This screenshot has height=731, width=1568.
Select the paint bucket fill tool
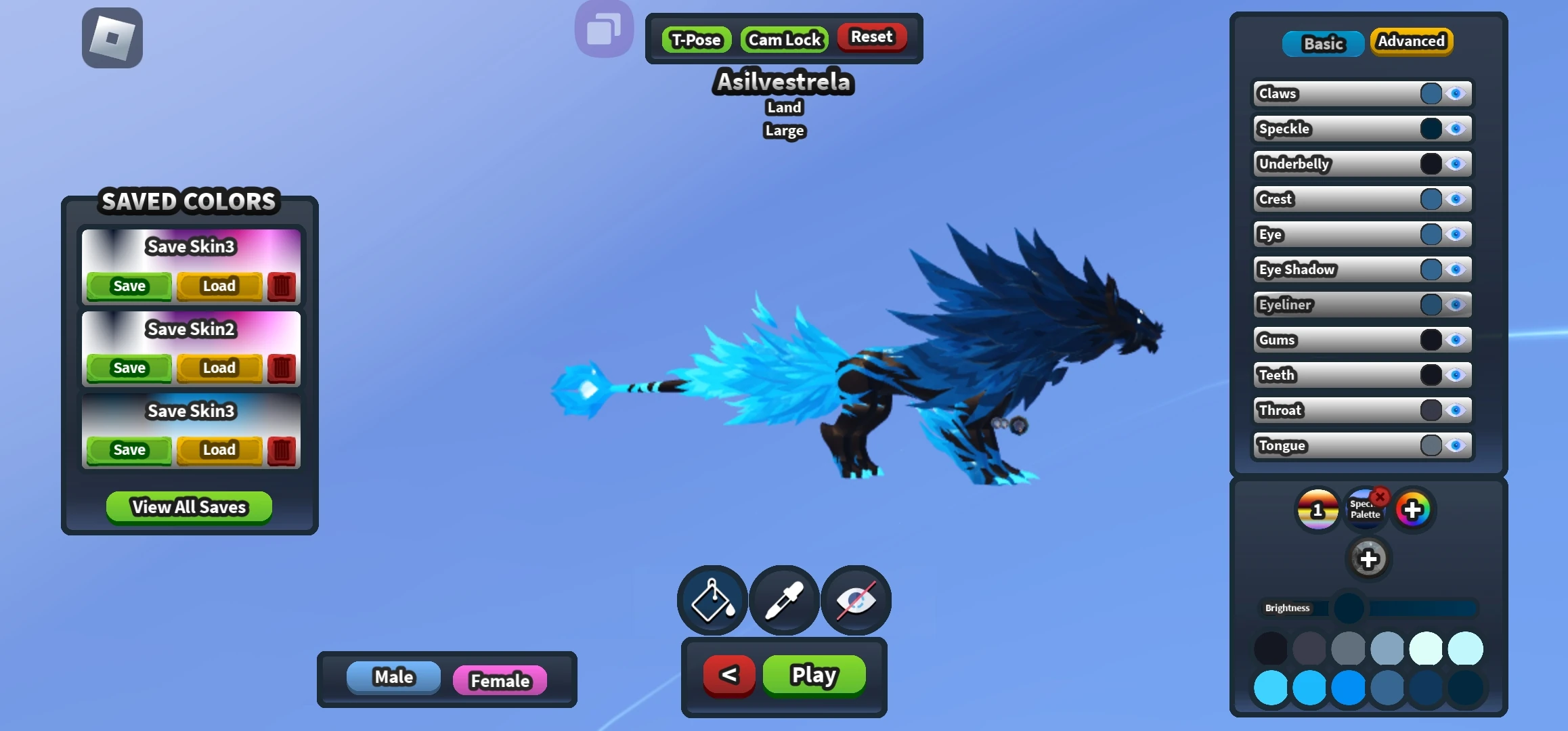712,600
